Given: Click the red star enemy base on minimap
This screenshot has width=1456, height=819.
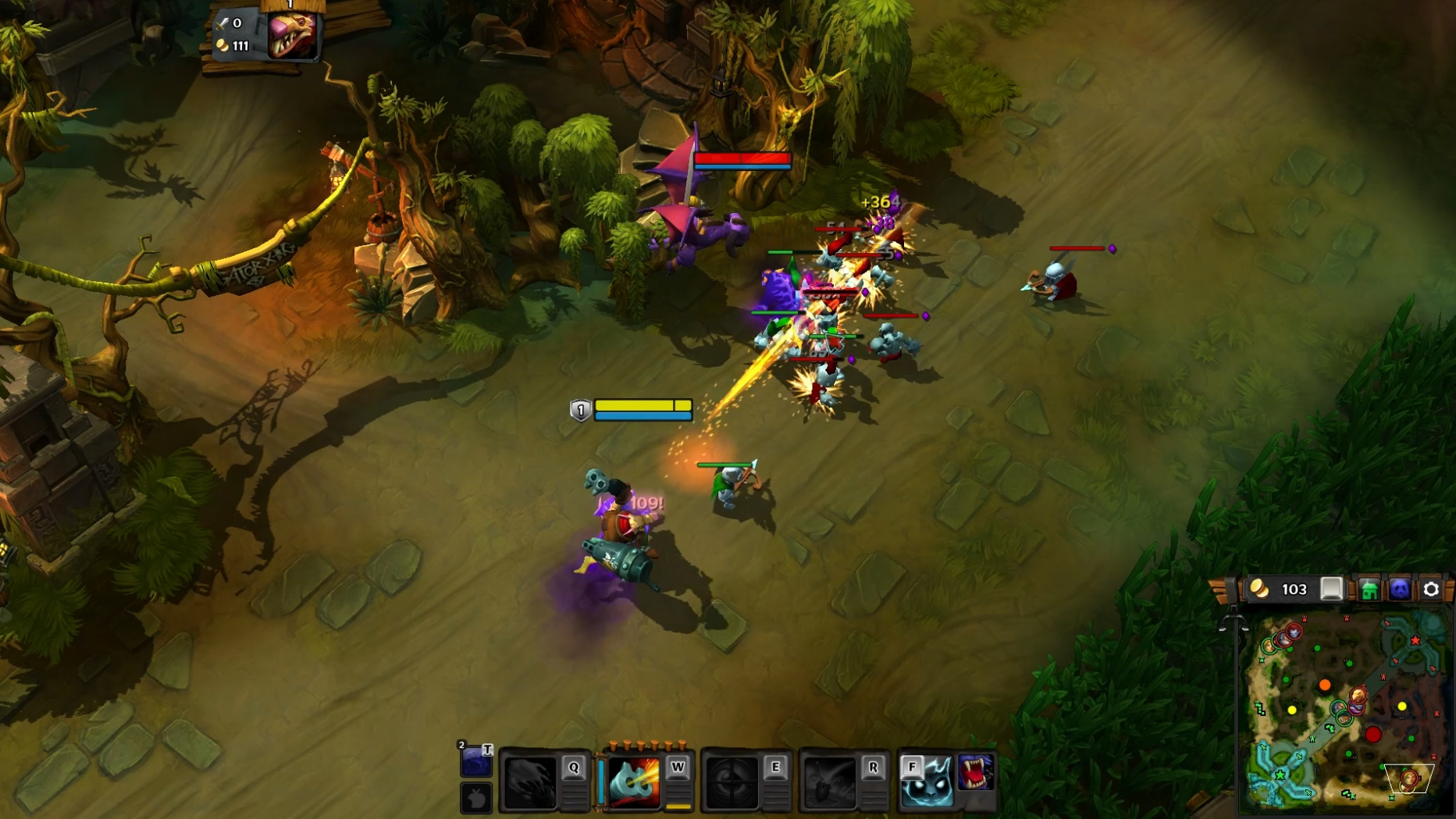Looking at the screenshot, I should tap(1415, 641).
